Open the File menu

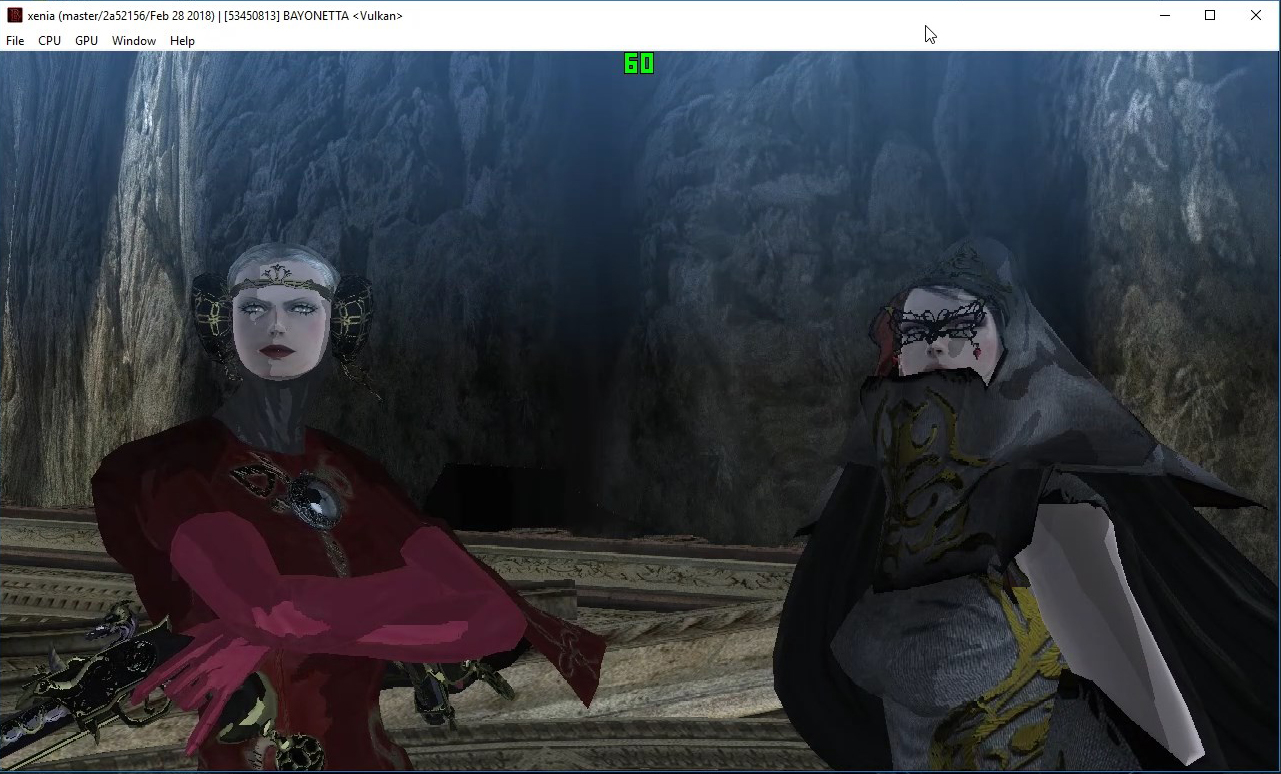pos(15,40)
